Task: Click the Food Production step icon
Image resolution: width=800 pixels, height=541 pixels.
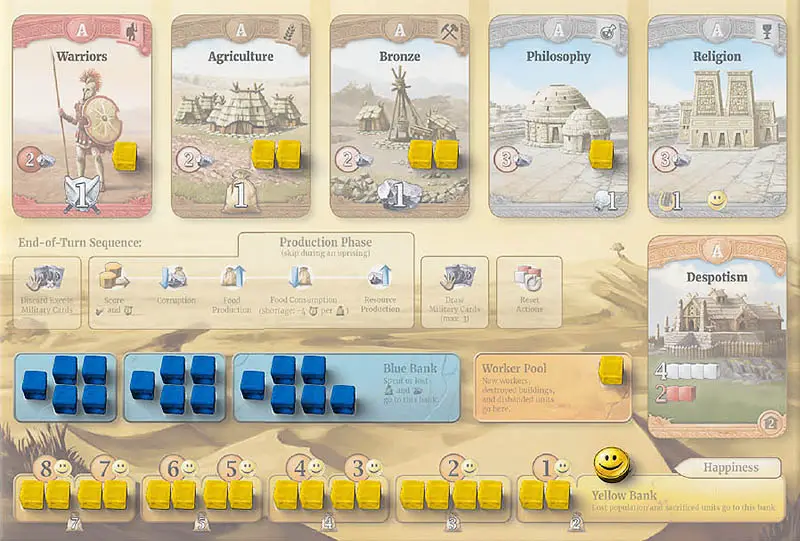Action: pyautogui.click(x=233, y=277)
